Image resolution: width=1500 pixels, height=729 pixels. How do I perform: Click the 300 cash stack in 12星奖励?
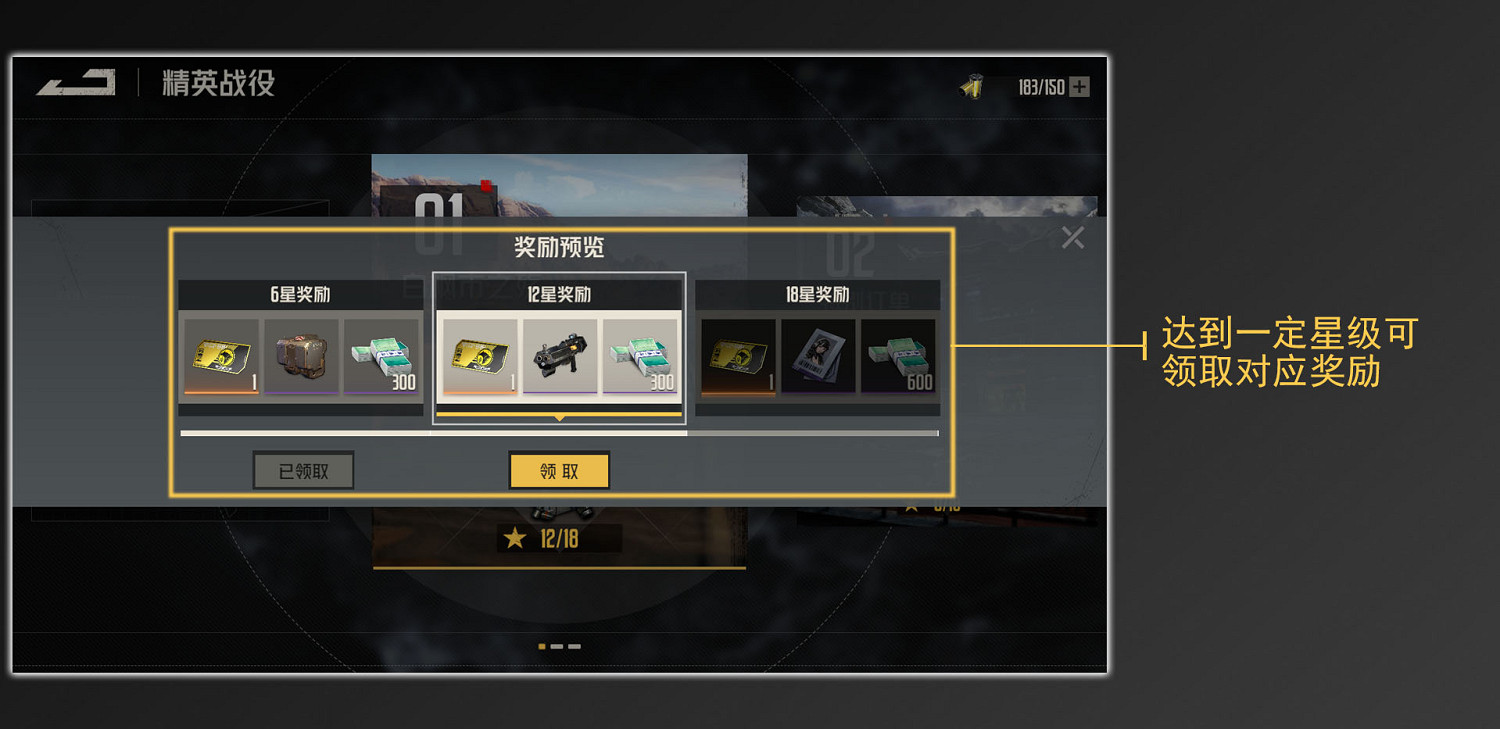641,358
